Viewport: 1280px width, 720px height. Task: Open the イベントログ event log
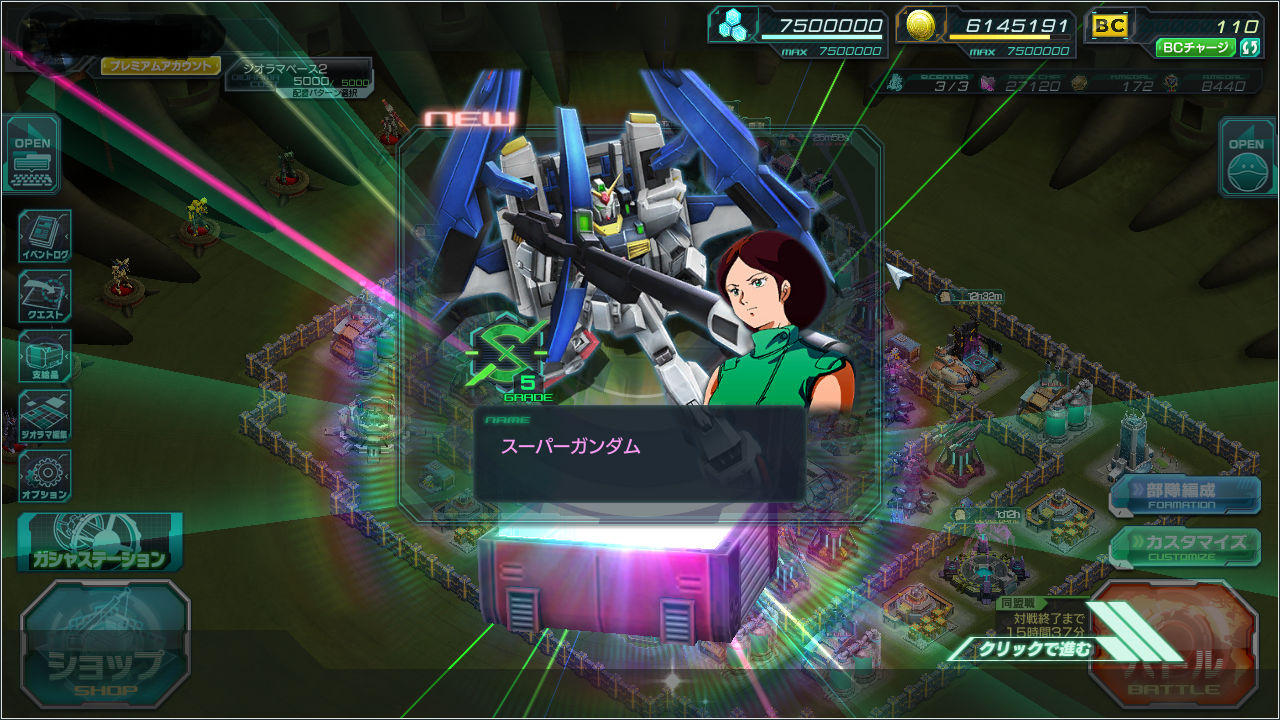pyautogui.click(x=45, y=237)
